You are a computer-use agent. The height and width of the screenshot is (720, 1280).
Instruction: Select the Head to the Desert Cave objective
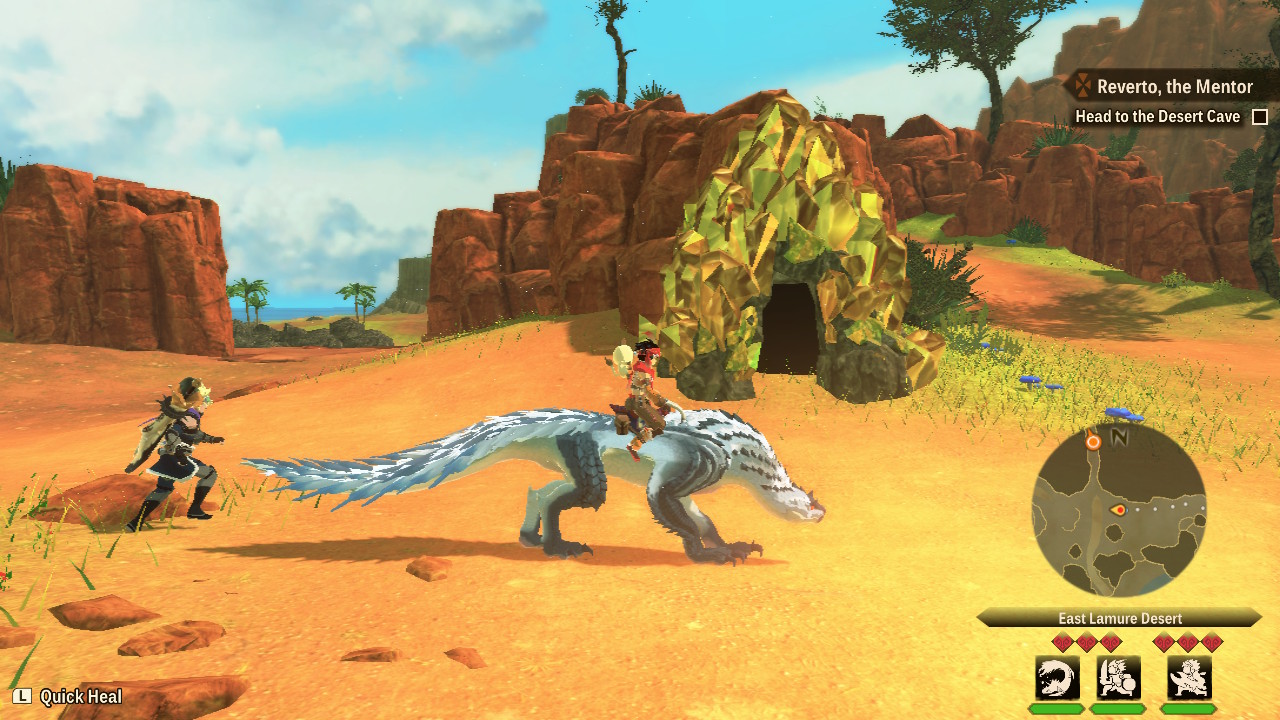(1157, 116)
